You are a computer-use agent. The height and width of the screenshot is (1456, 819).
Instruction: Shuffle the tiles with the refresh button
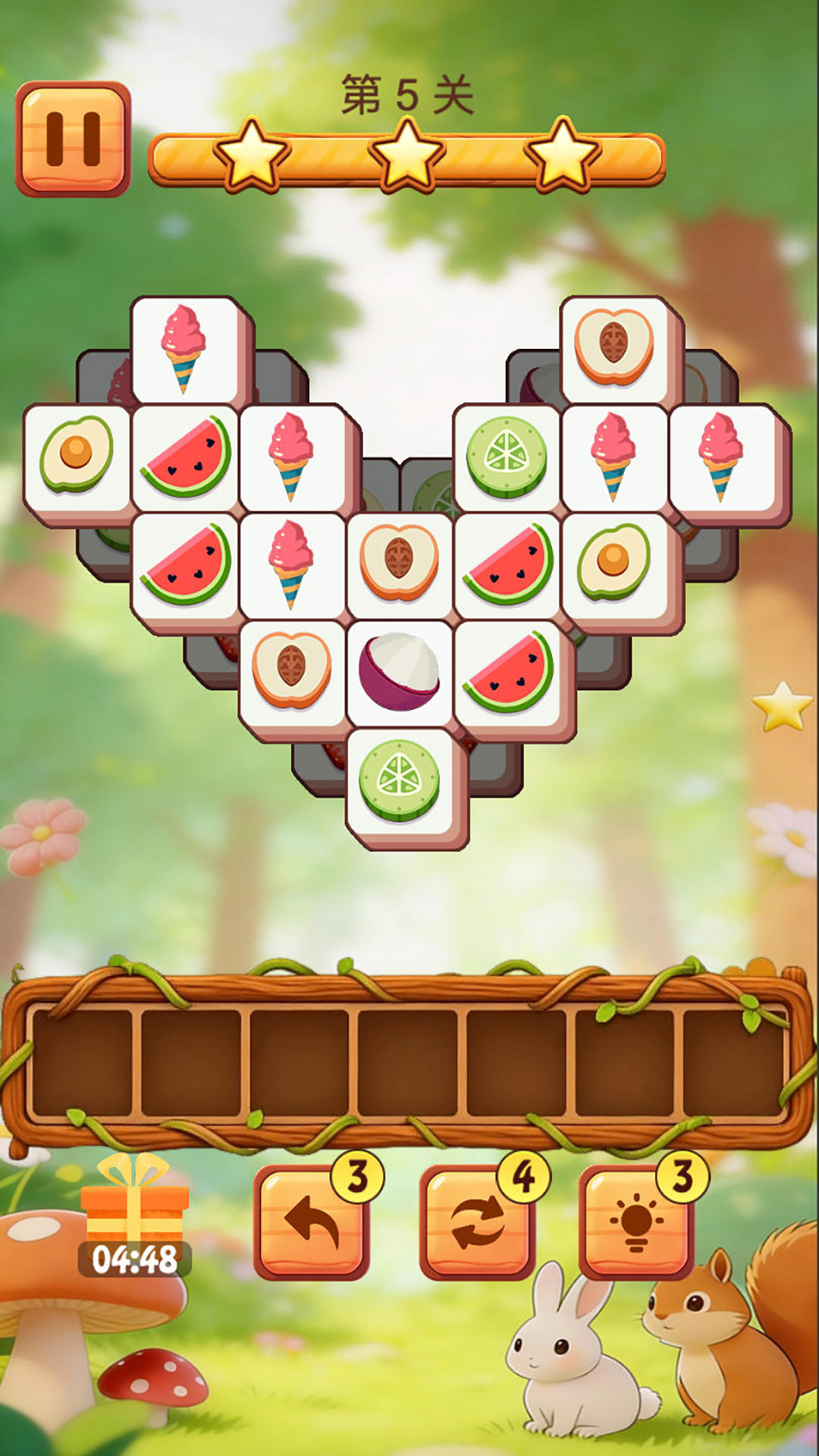pos(477,1221)
